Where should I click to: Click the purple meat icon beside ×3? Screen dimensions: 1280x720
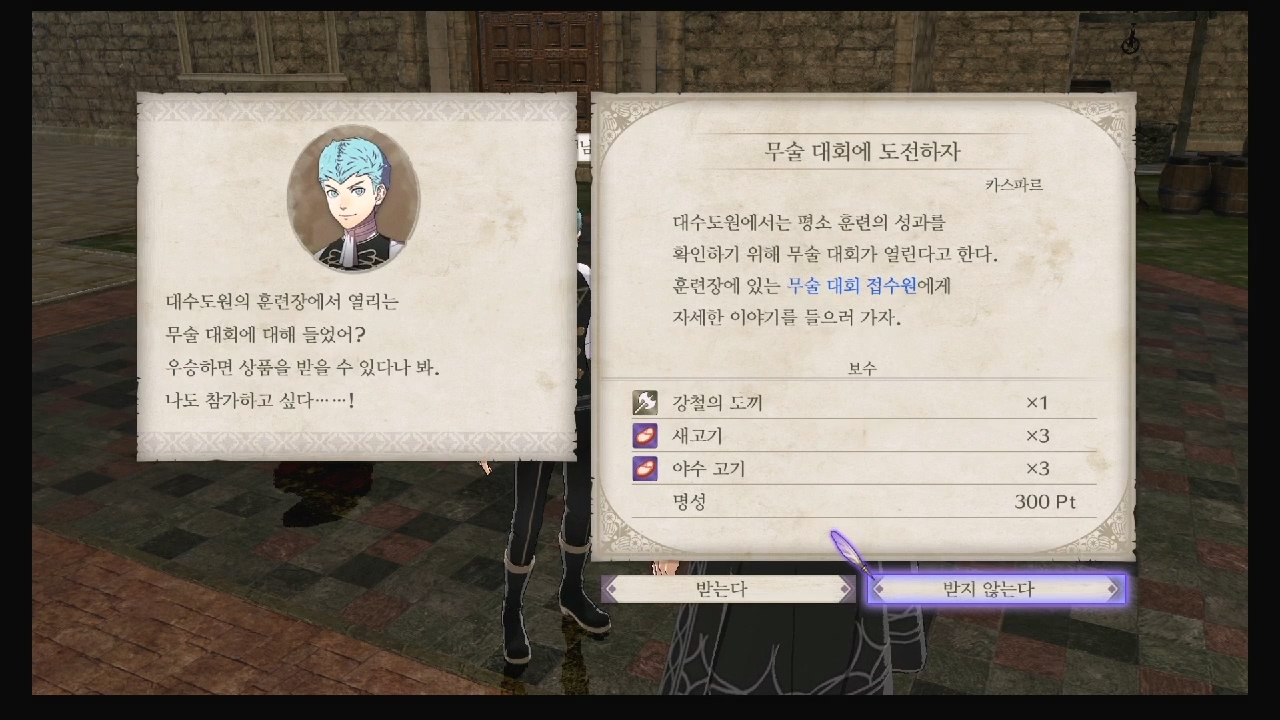pos(643,435)
